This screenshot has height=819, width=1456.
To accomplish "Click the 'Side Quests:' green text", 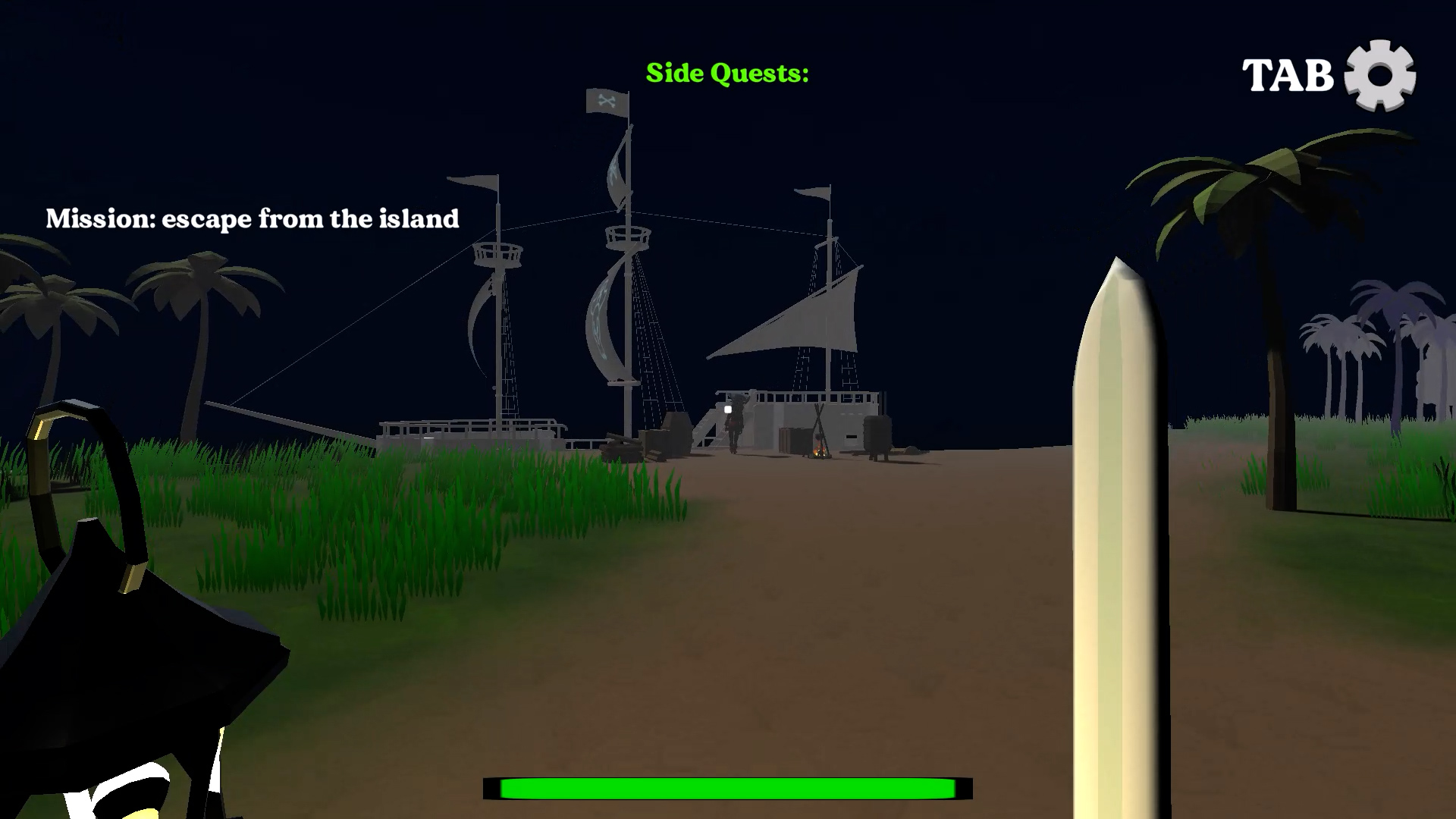I will point(726,74).
